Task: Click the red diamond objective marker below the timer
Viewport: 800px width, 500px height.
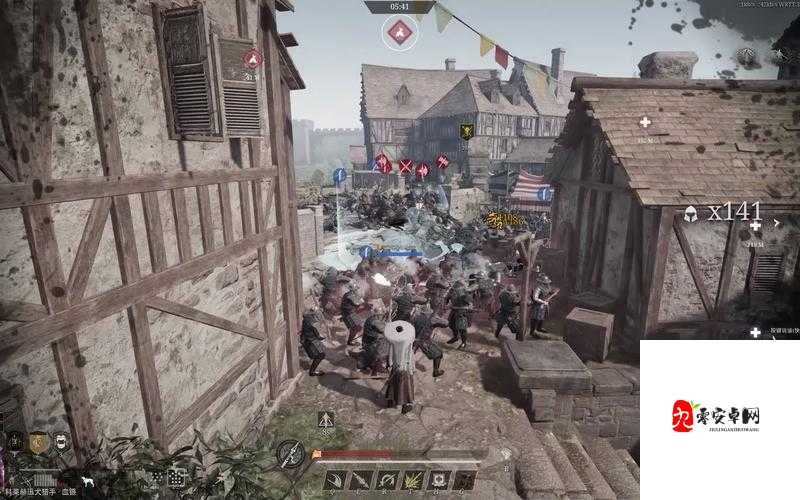Action: pos(400,34)
